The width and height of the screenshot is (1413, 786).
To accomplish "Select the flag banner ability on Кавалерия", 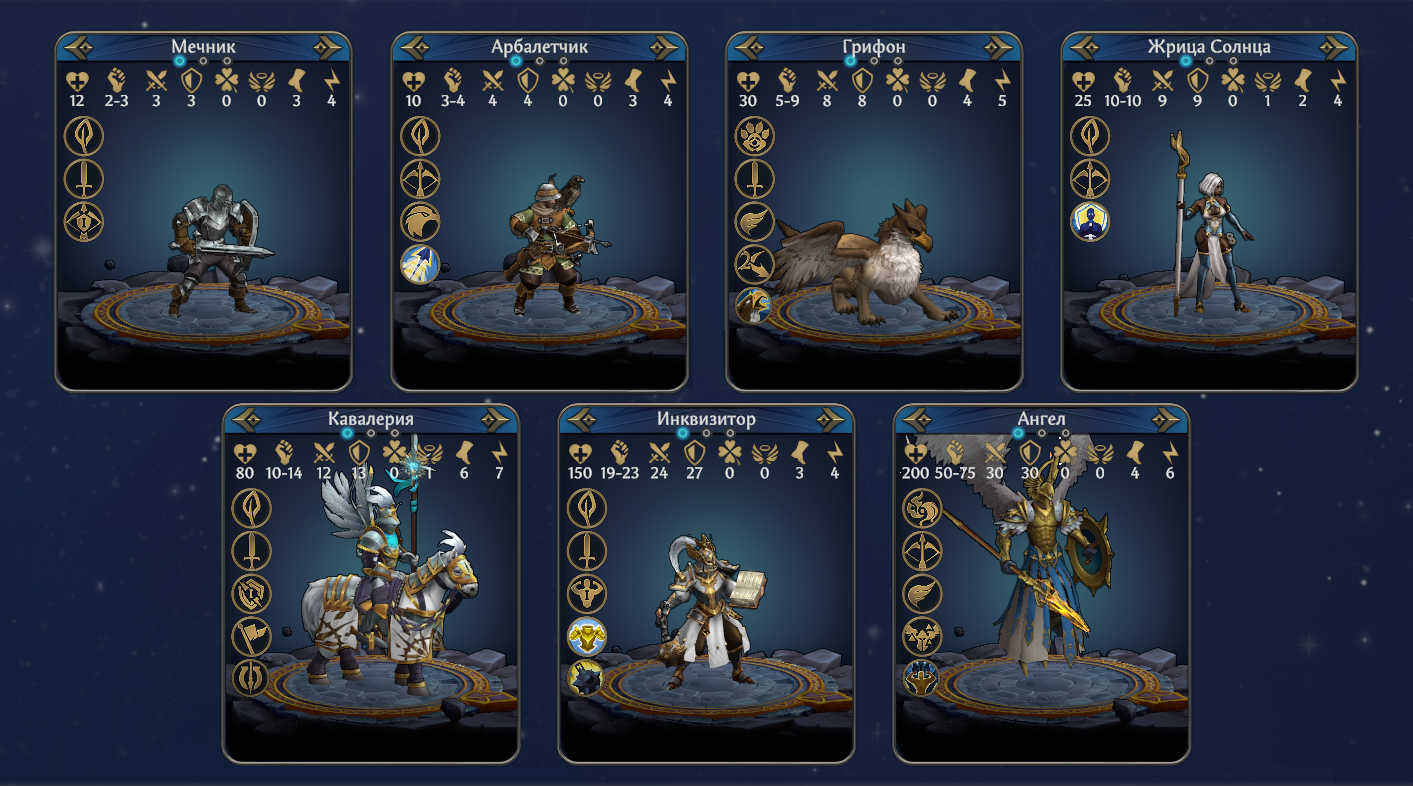I will (x=251, y=635).
